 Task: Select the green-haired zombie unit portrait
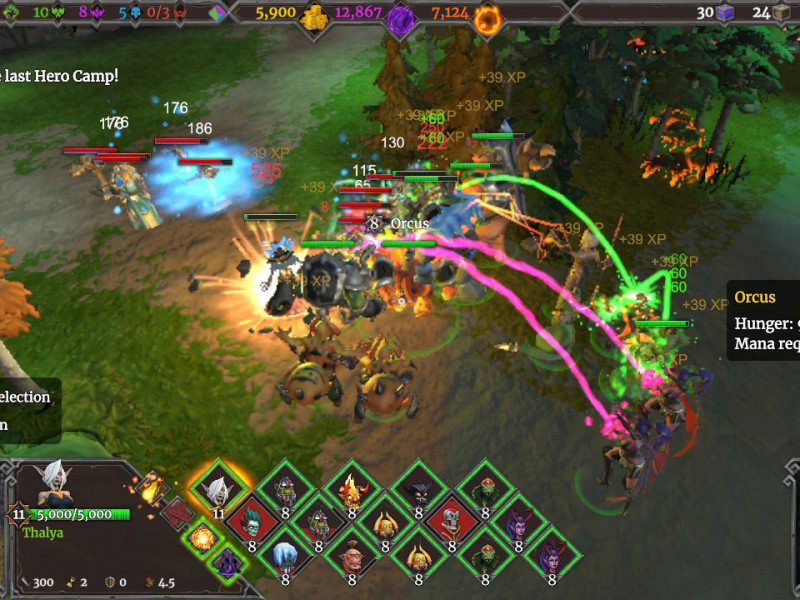(251, 522)
